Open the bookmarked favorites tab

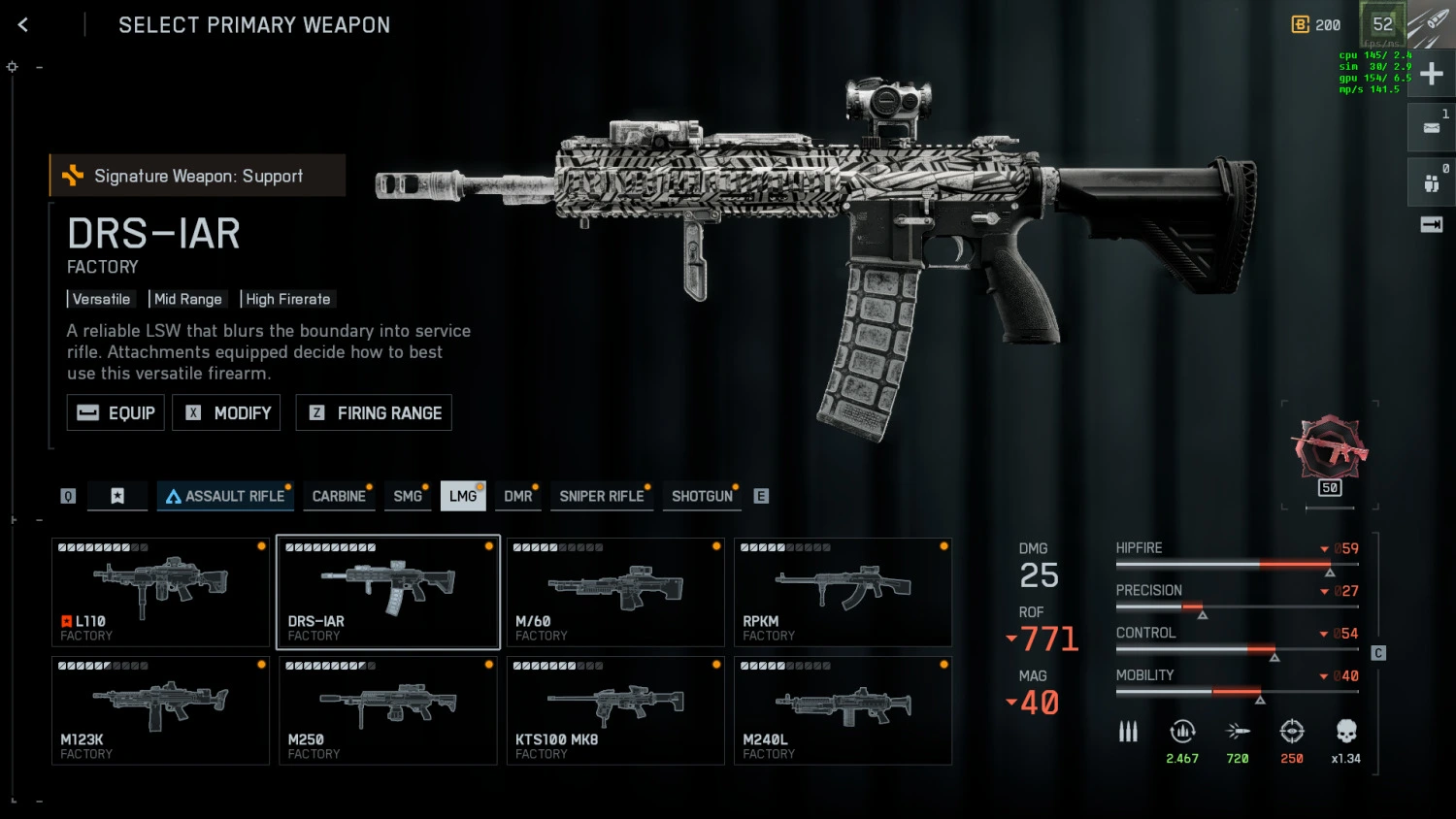(x=117, y=496)
